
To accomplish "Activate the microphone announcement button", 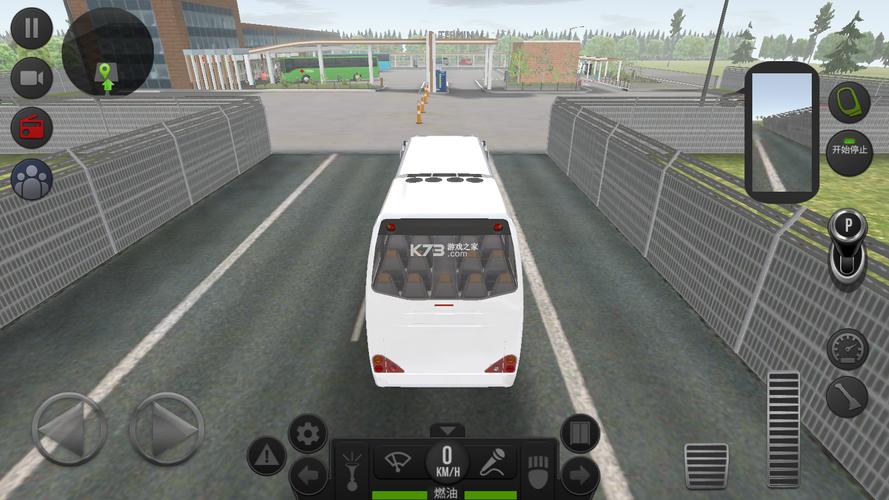I will (493, 462).
